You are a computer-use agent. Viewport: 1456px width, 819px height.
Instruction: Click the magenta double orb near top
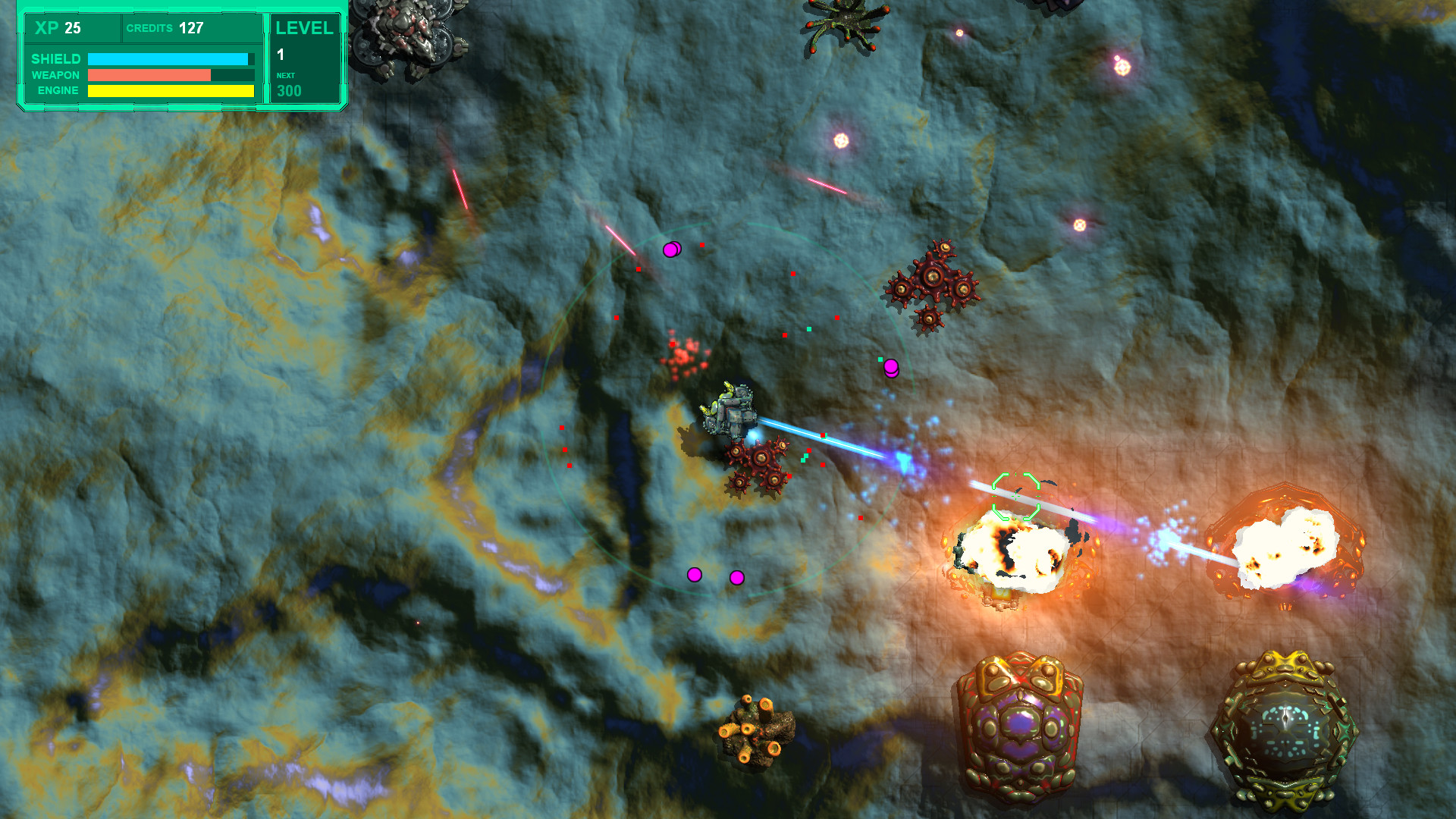[x=672, y=249]
